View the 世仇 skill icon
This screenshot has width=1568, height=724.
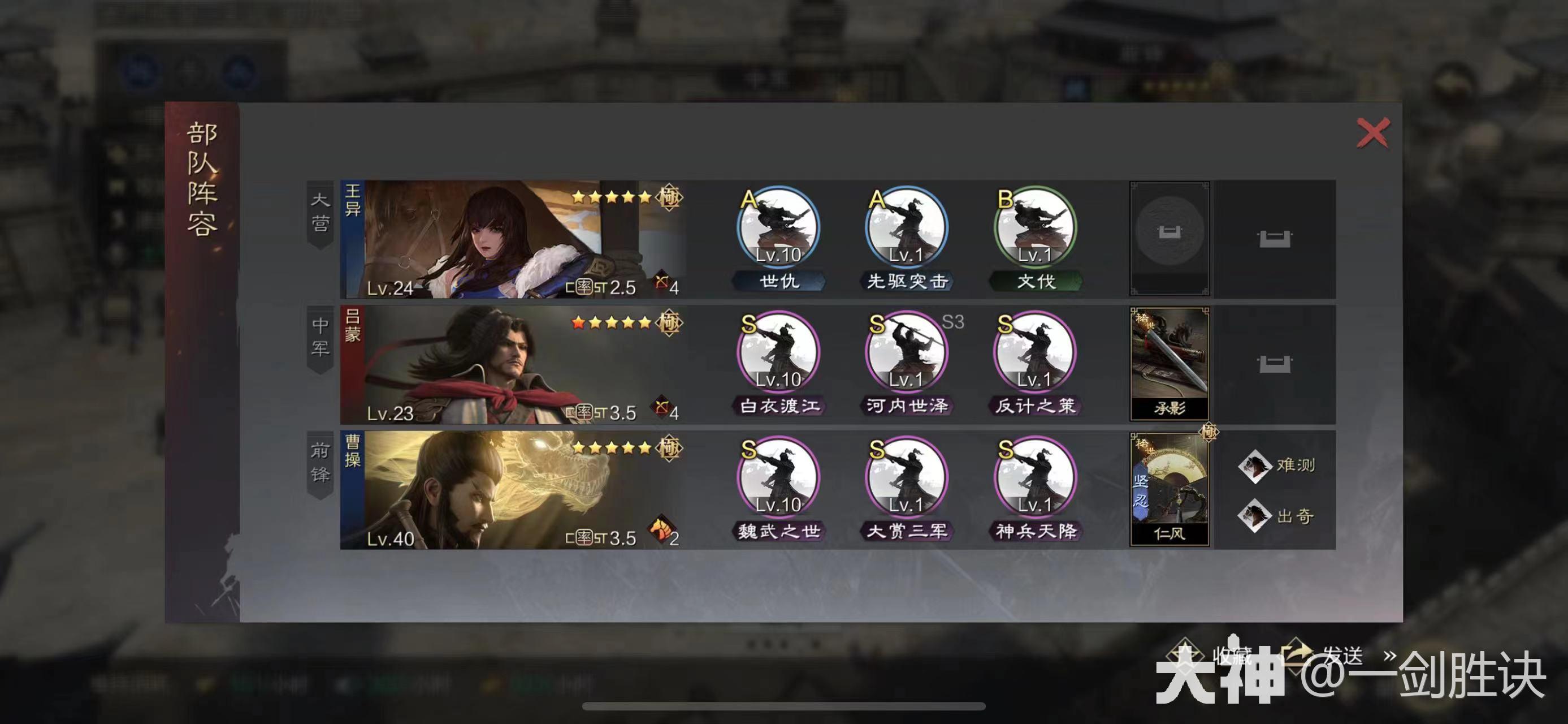[x=778, y=228]
